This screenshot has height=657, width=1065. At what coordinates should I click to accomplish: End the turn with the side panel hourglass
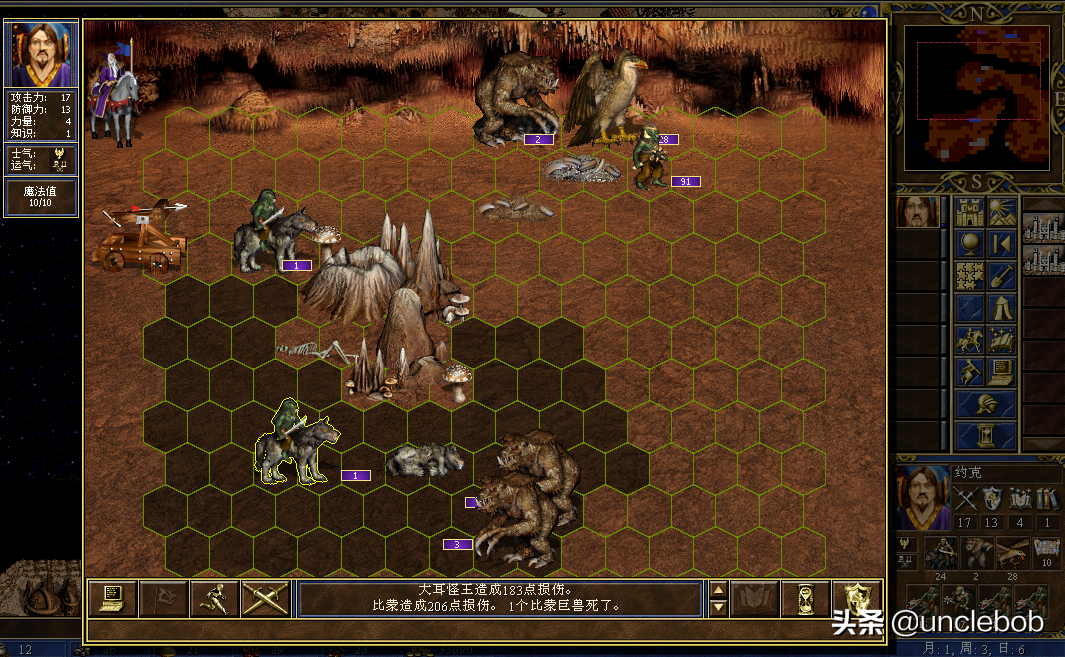986,436
